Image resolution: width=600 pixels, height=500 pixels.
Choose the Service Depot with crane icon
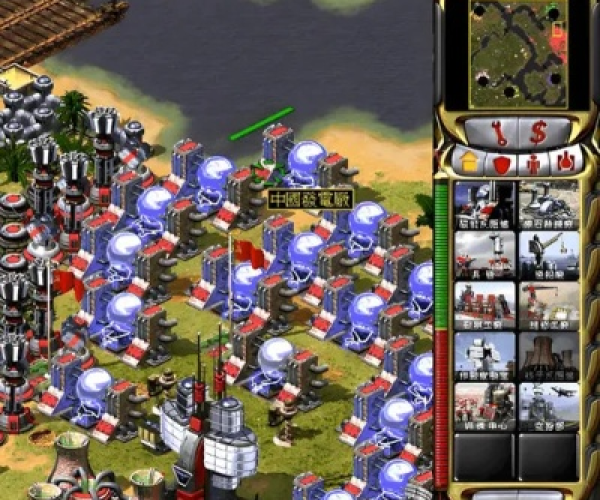[x=549, y=305]
